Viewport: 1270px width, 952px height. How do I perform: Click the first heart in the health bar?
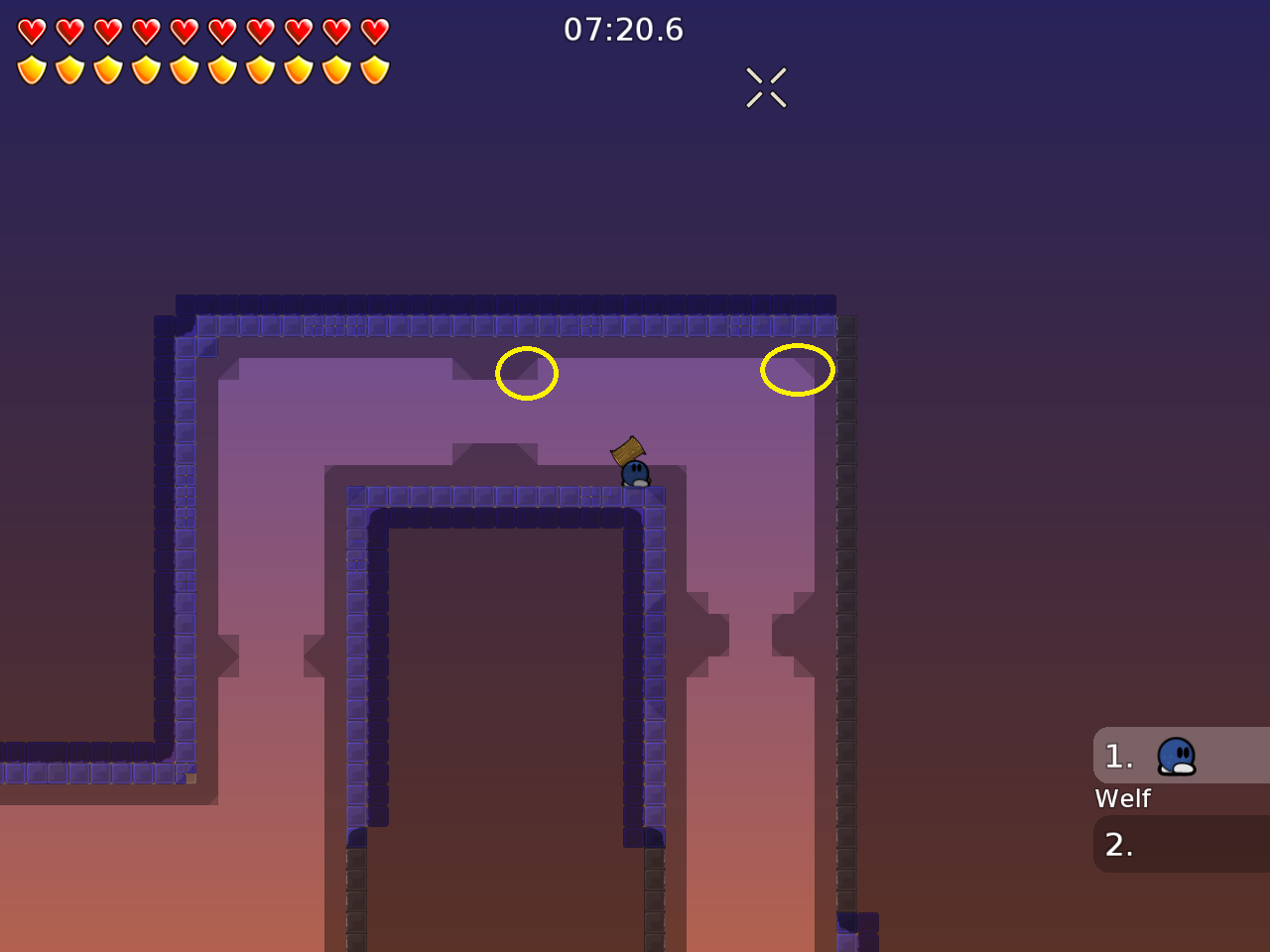[x=32, y=30]
